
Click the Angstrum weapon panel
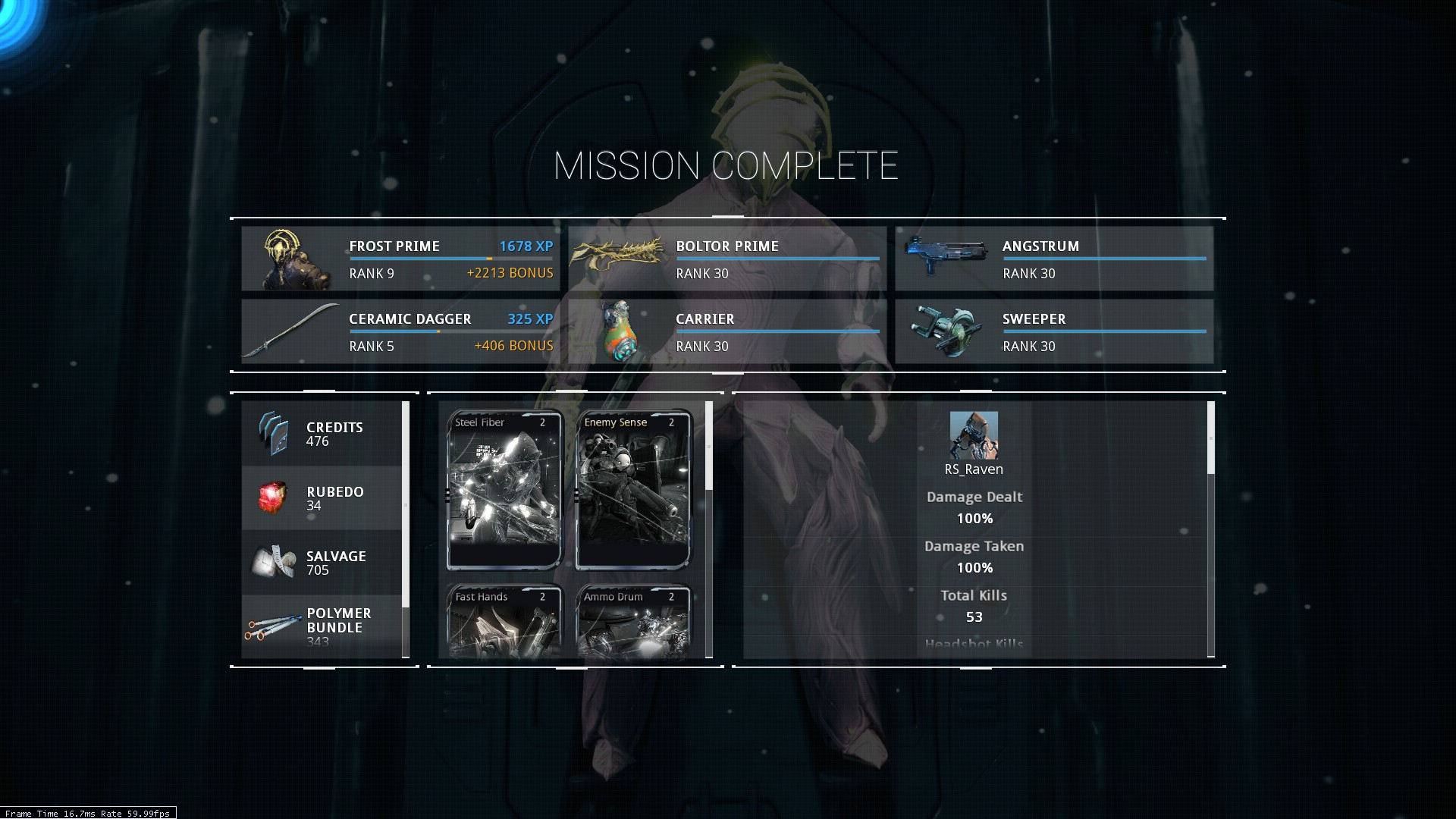[x=1054, y=259]
